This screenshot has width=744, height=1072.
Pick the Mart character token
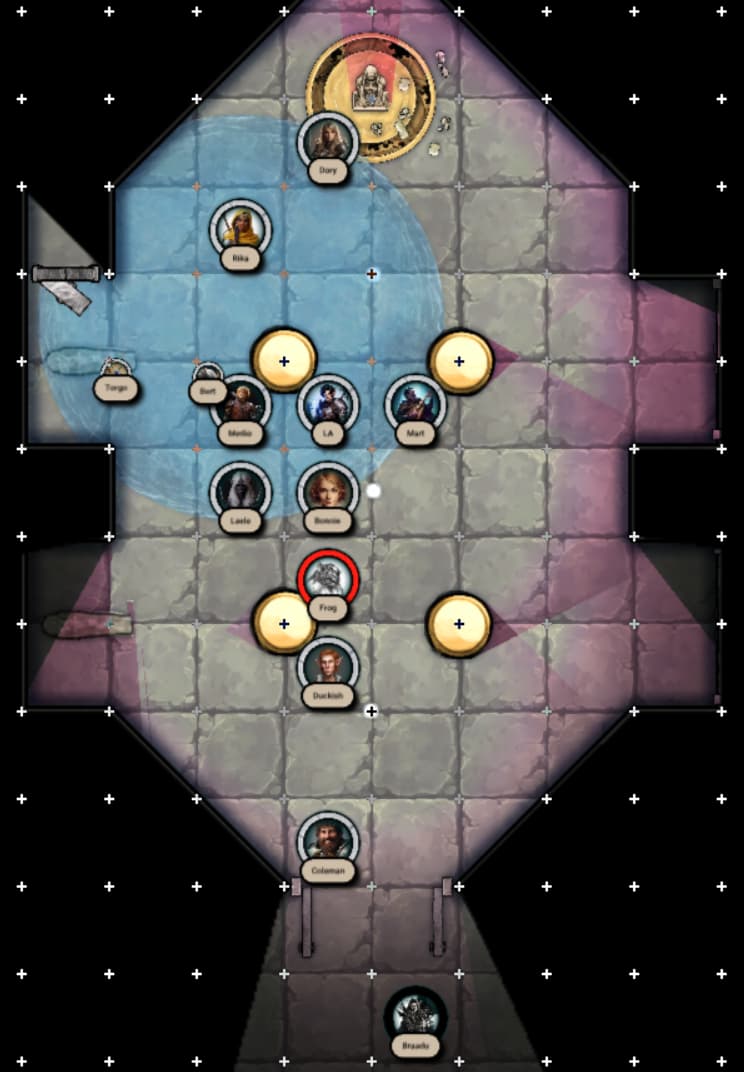pyautogui.click(x=414, y=405)
